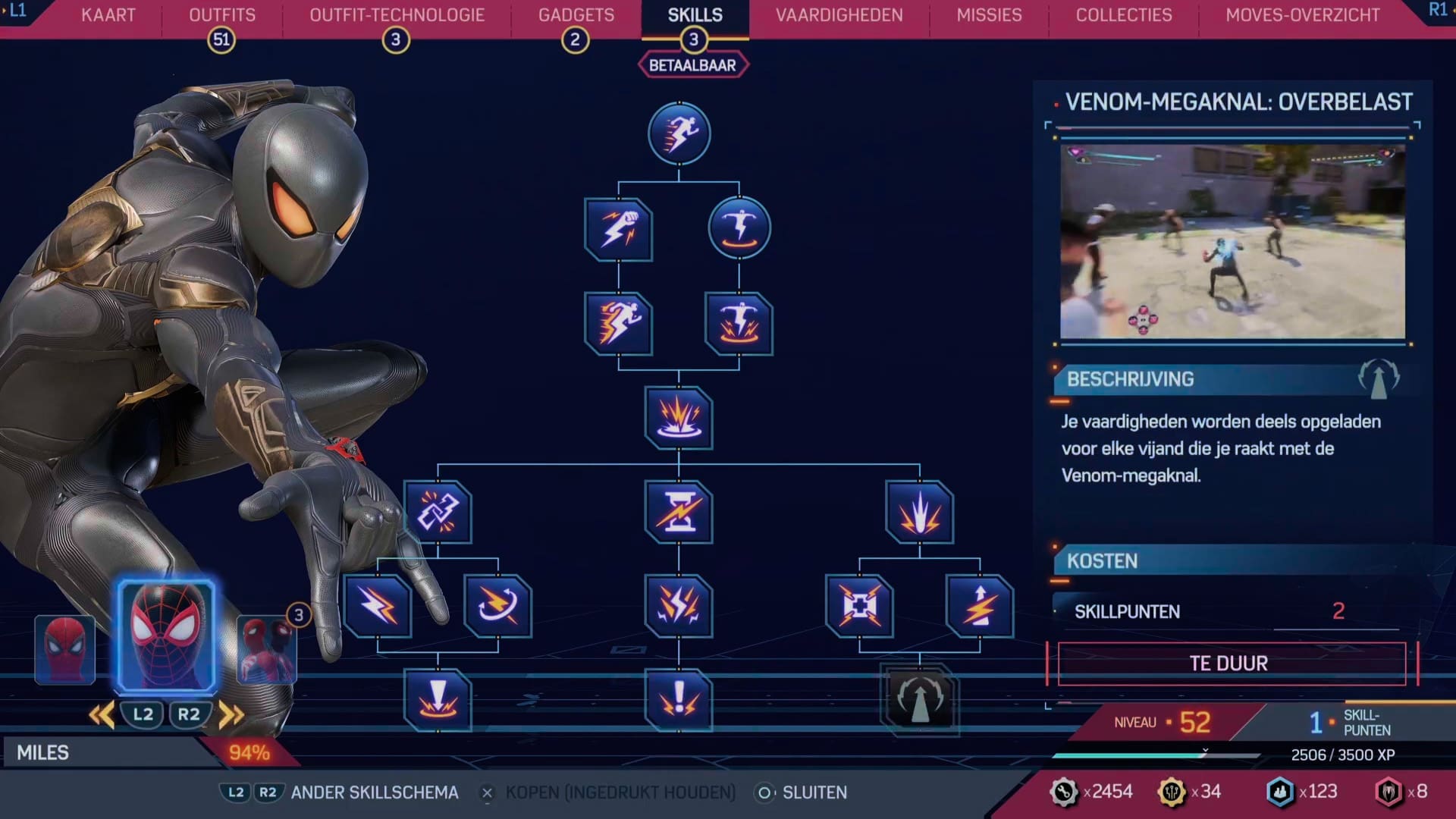Click SLUITEN to close the menu
Screen dimensions: 1456x819
click(x=815, y=792)
